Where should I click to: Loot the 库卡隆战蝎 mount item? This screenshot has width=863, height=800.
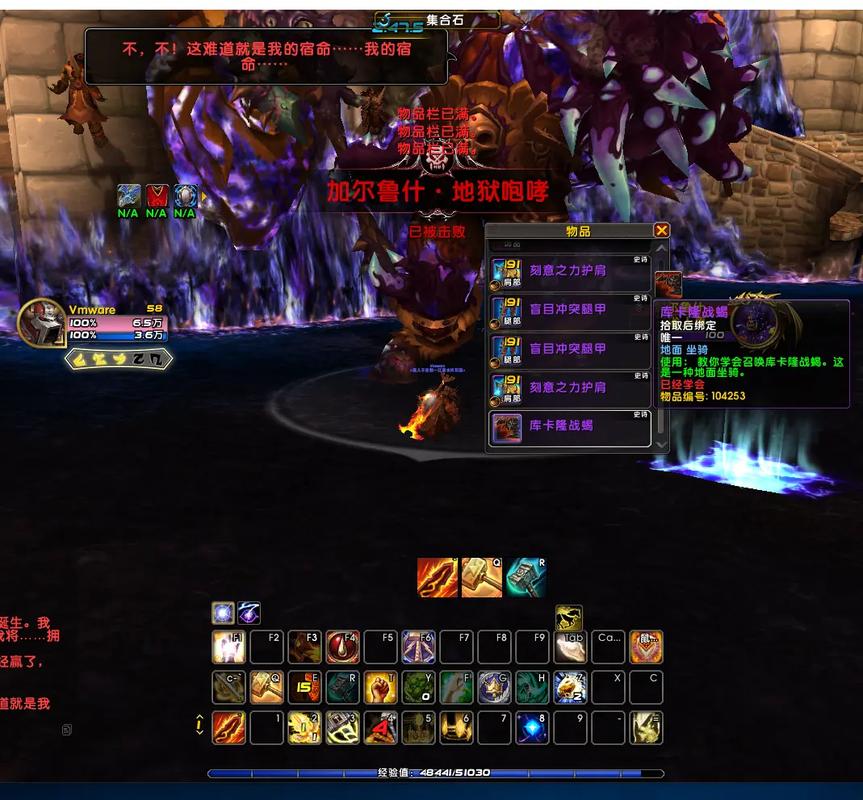(x=569, y=427)
